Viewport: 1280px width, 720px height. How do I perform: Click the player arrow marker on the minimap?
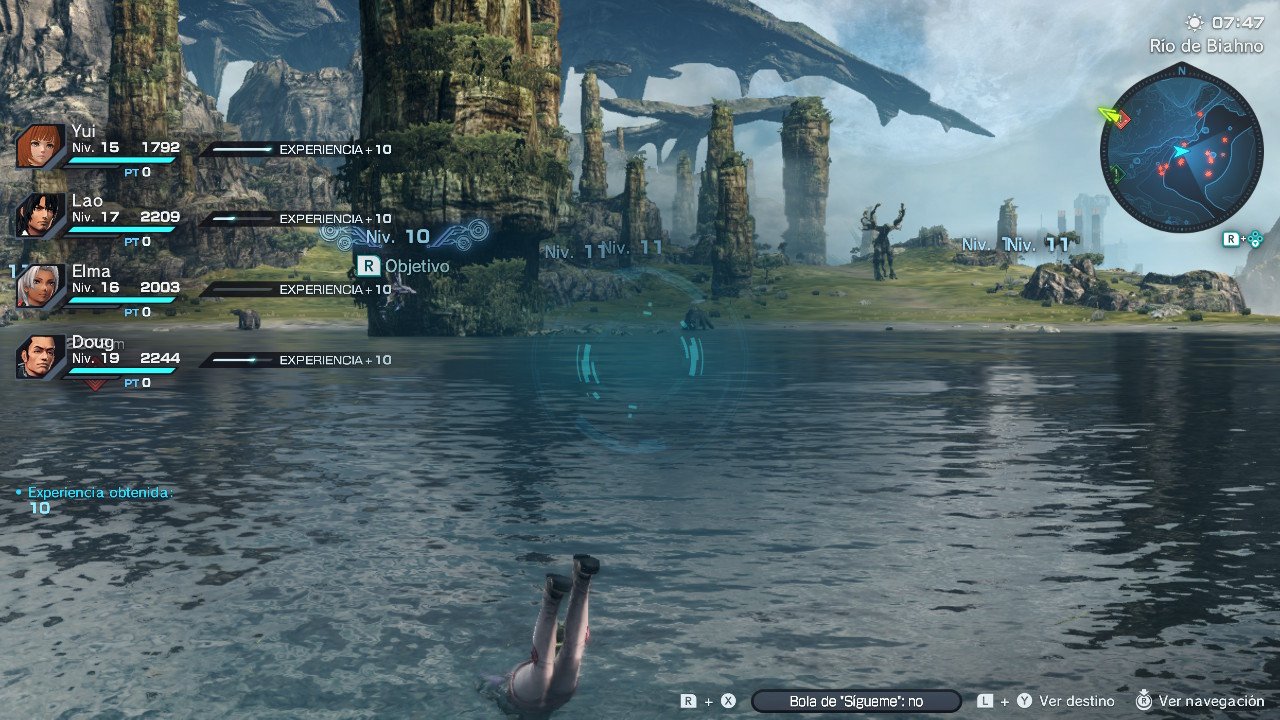click(x=1180, y=150)
